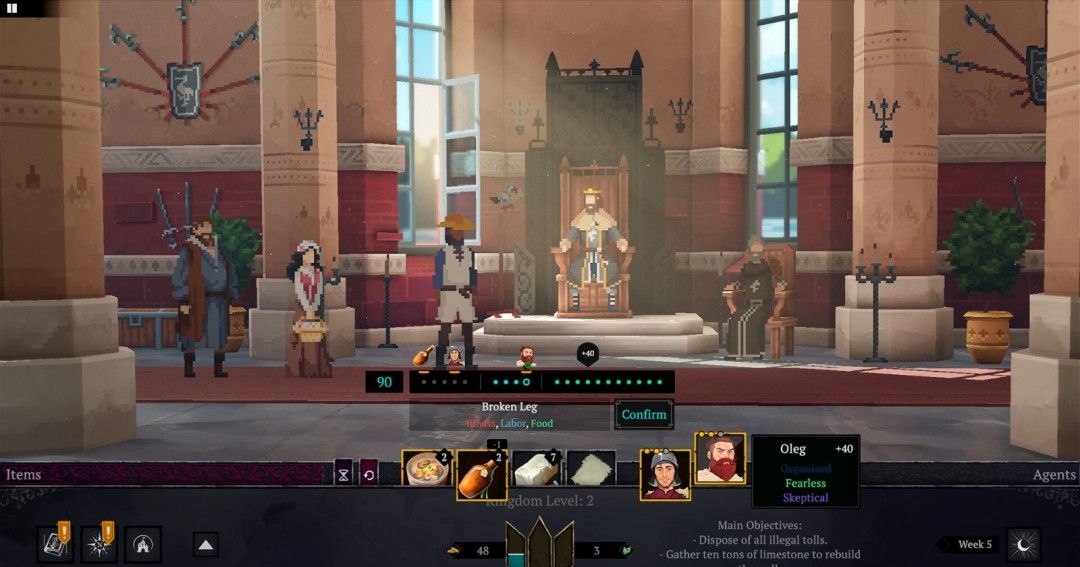Image resolution: width=1080 pixels, height=567 pixels.
Task: Pause the game with the pause icon
Action: tap(13, 8)
